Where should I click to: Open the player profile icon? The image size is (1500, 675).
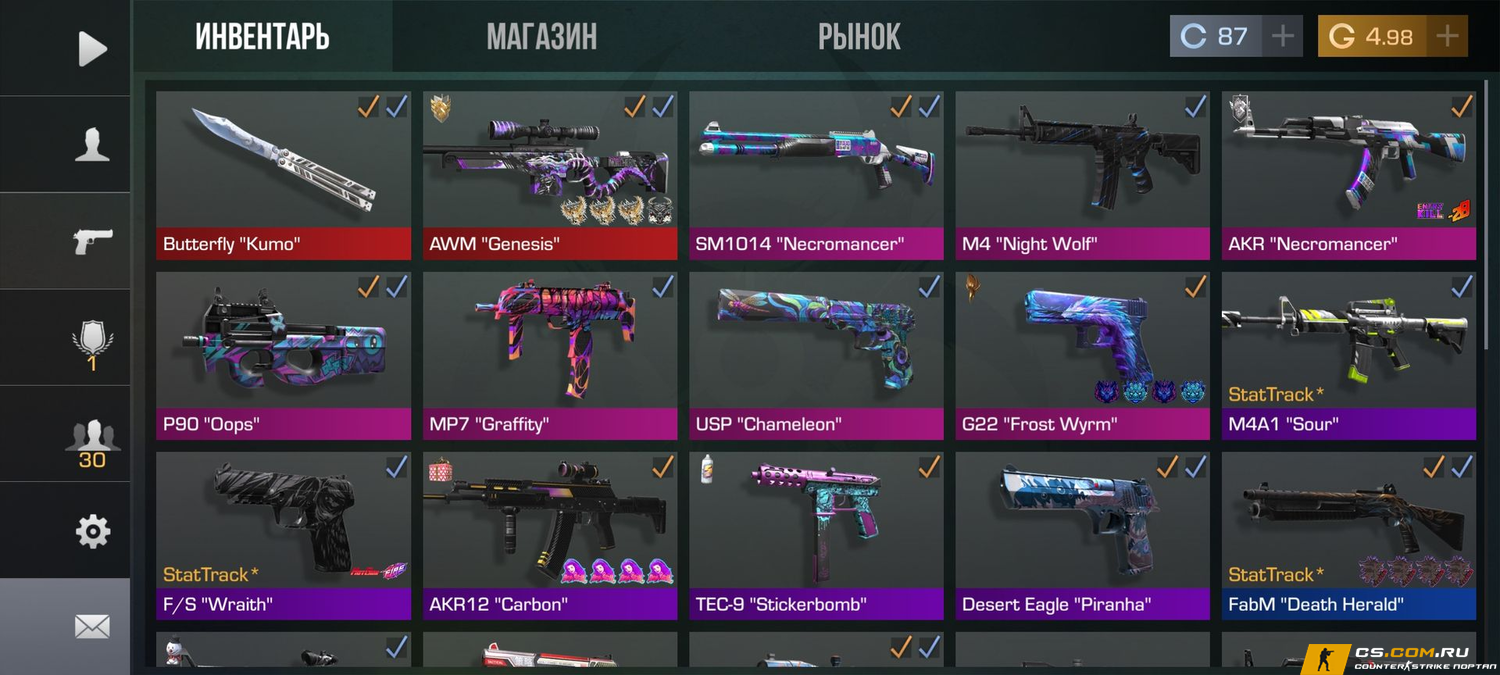pos(92,145)
